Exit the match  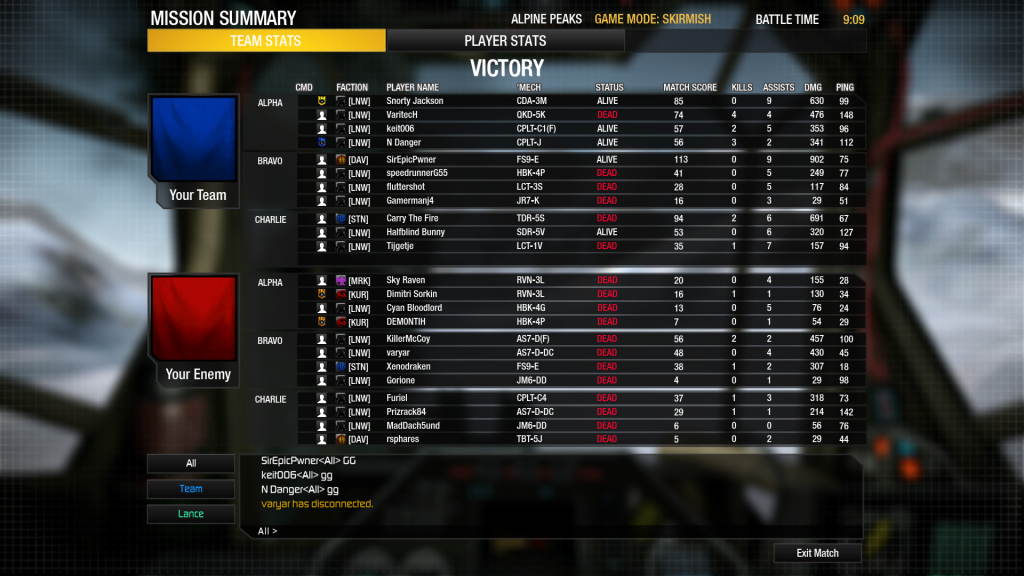(x=817, y=553)
